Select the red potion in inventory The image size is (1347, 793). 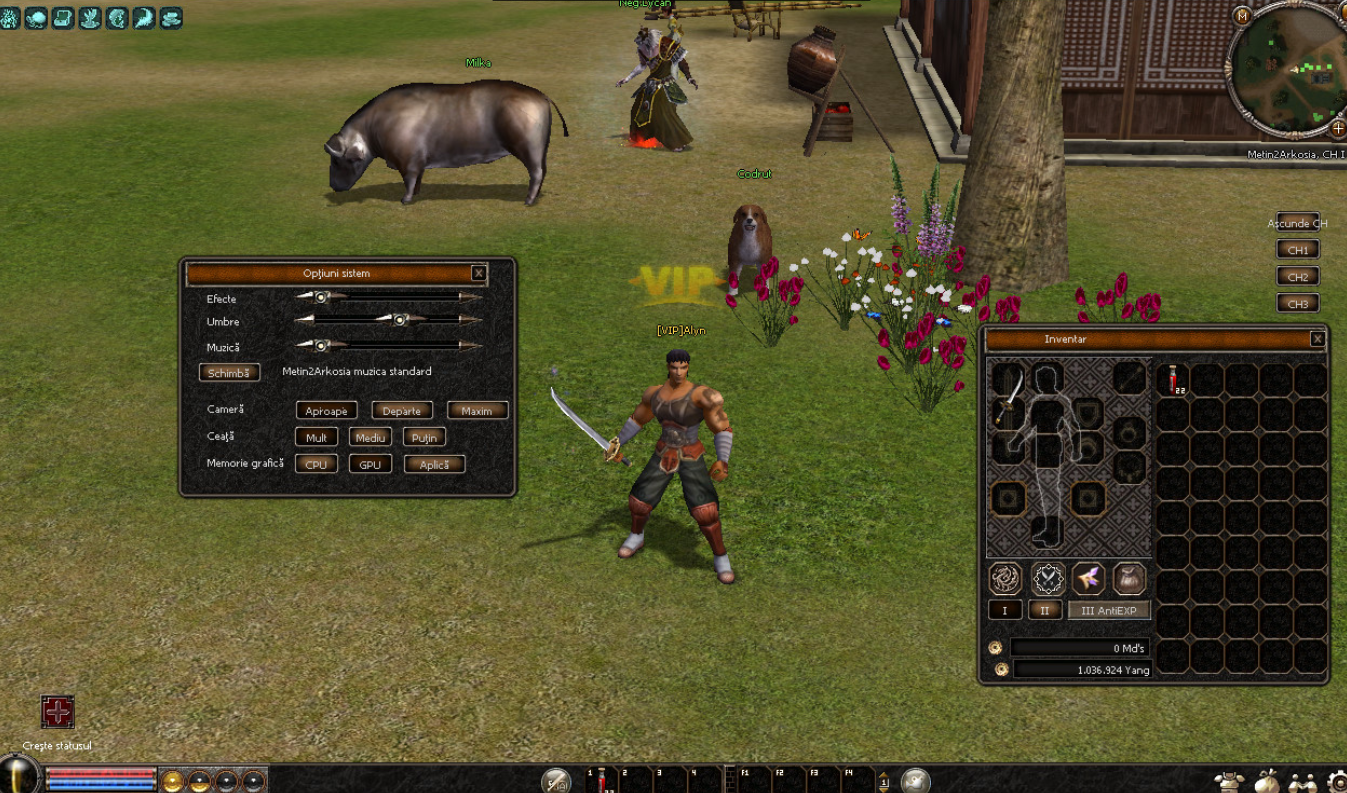click(1173, 380)
